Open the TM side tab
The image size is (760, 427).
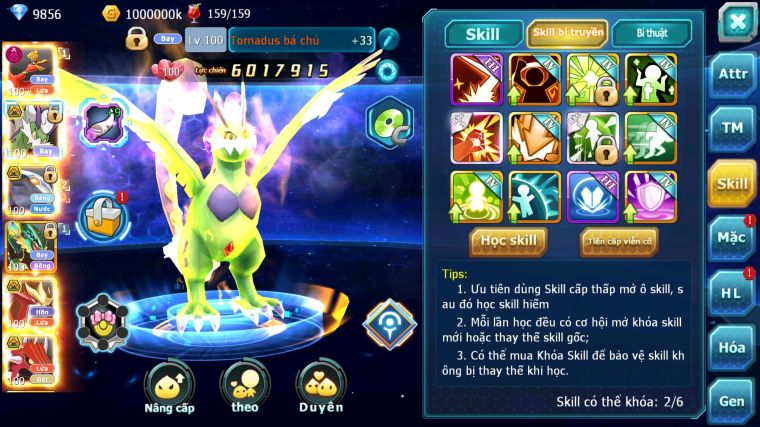pos(732,129)
